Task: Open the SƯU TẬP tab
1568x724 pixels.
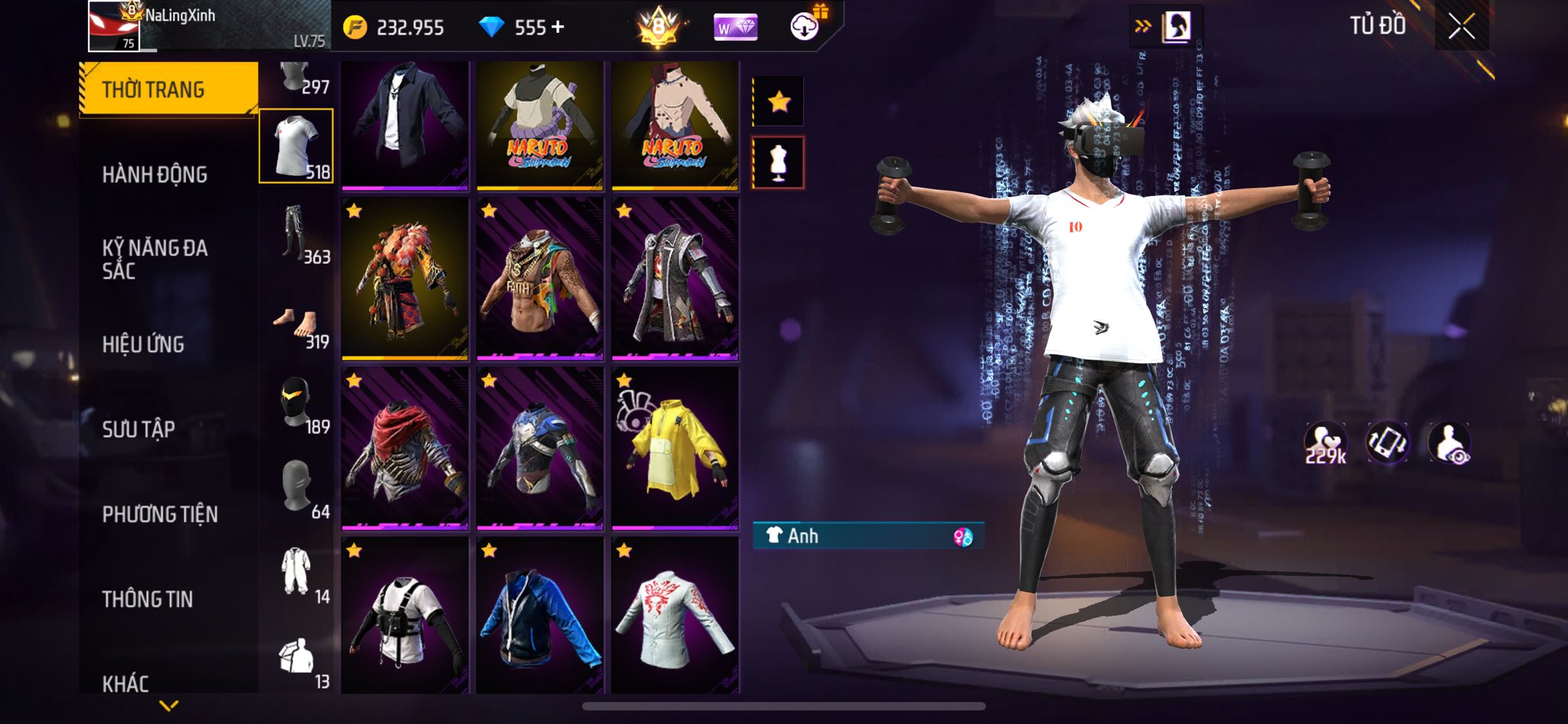Action: coord(139,429)
